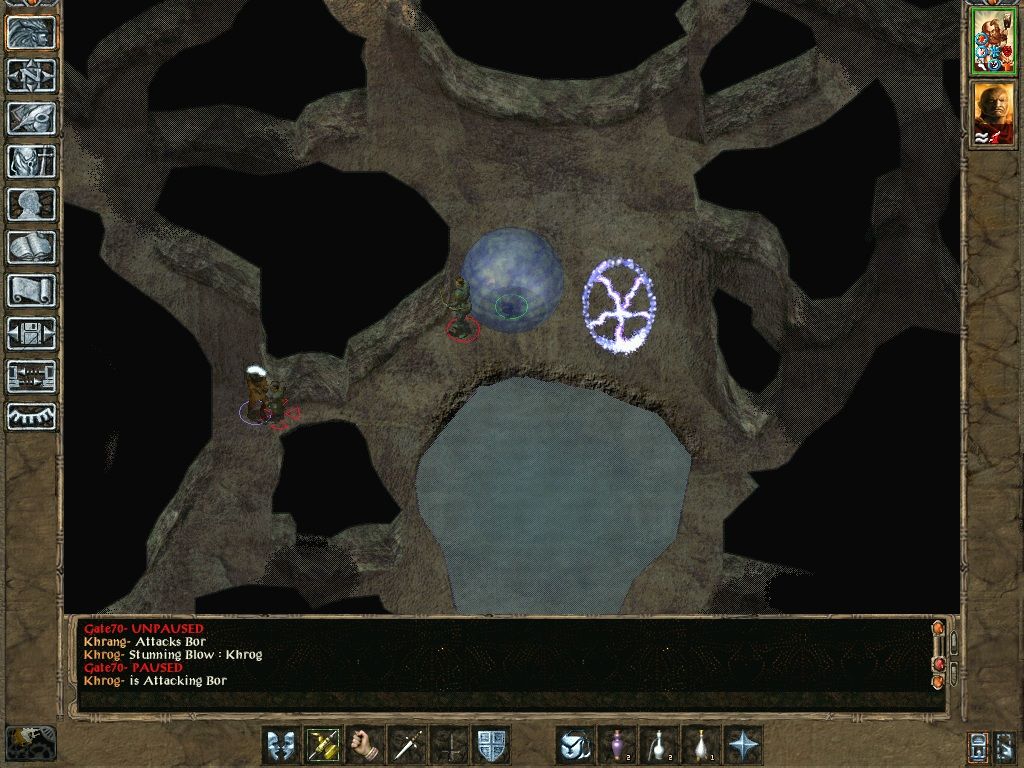This screenshot has height=768, width=1024.
Task: Choose the fist unarmed attack slot
Action: point(365,745)
